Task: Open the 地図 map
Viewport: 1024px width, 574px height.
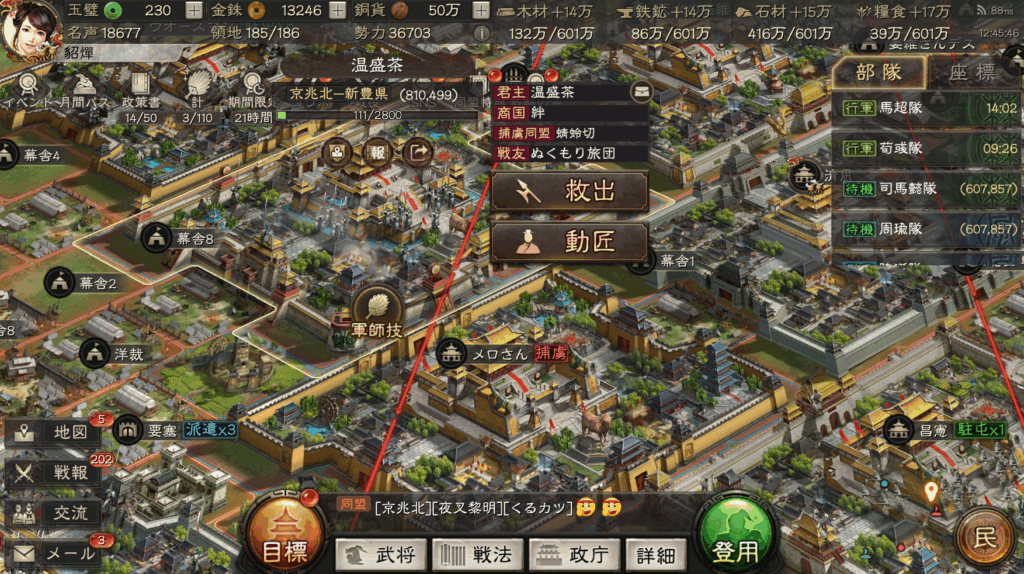Action: pyautogui.click(x=56, y=432)
